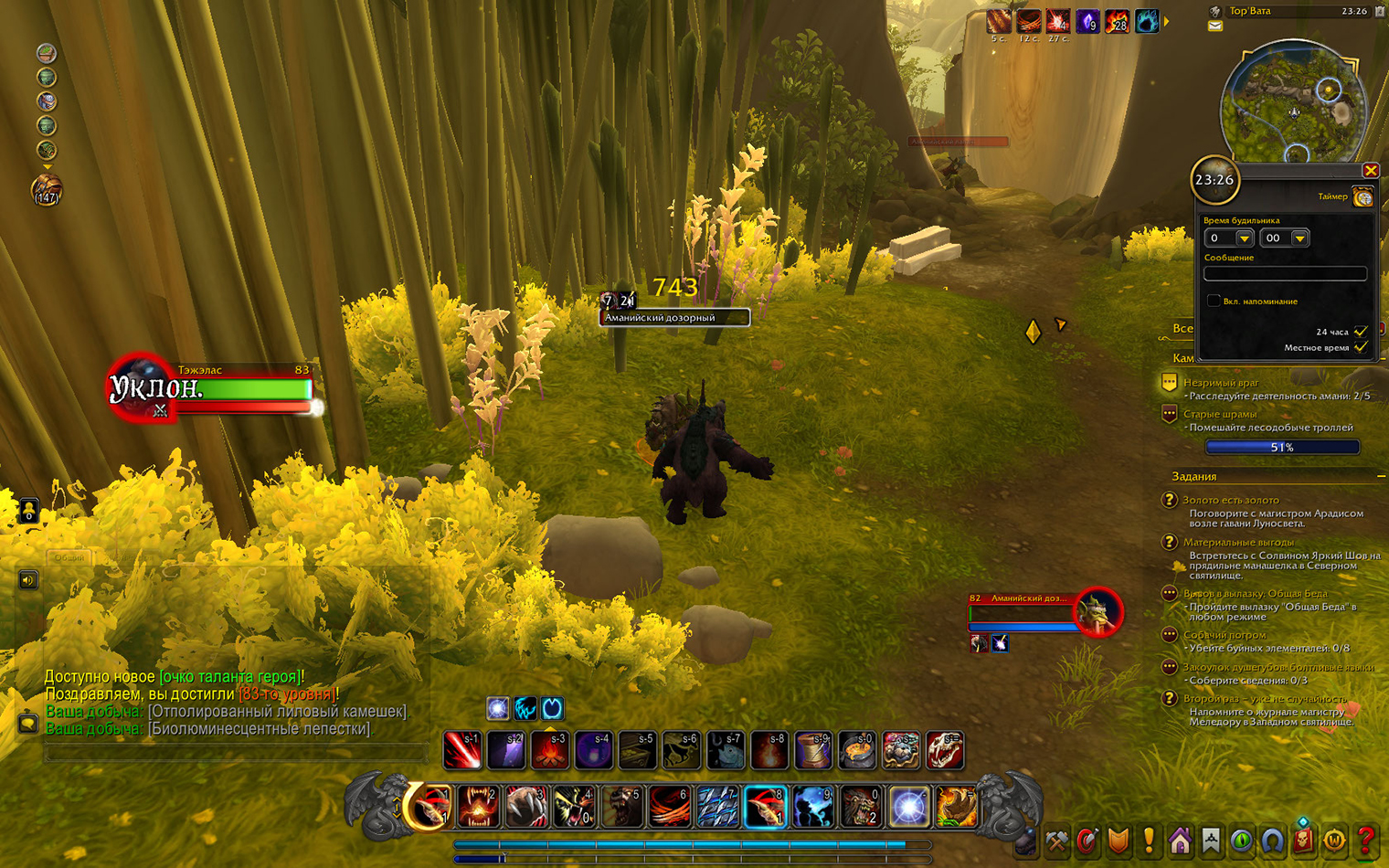Open the help red question mark
Viewport: 1389px width, 868px height.
1365,840
